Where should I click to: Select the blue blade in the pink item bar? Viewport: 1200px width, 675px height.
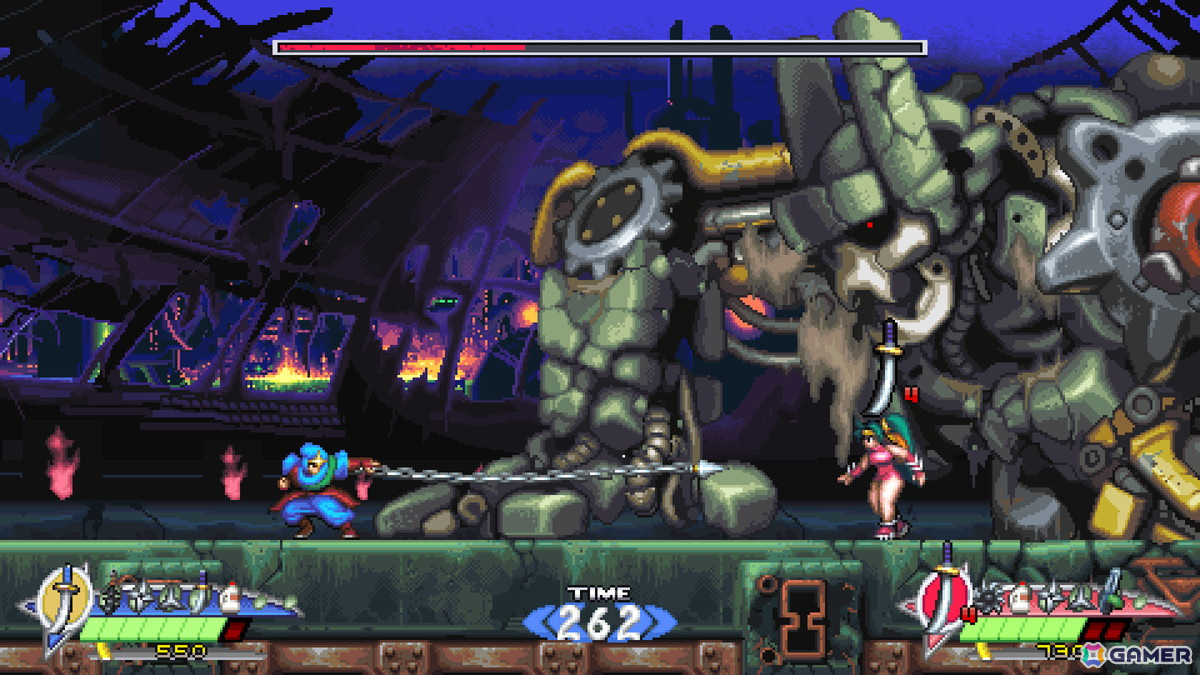point(1111,590)
